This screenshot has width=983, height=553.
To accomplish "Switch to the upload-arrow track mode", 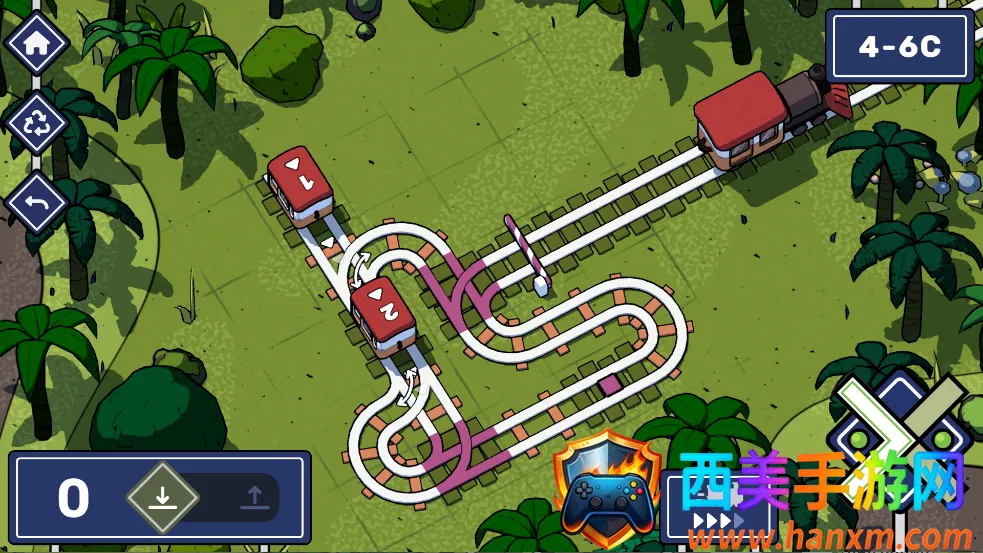I will (x=254, y=497).
